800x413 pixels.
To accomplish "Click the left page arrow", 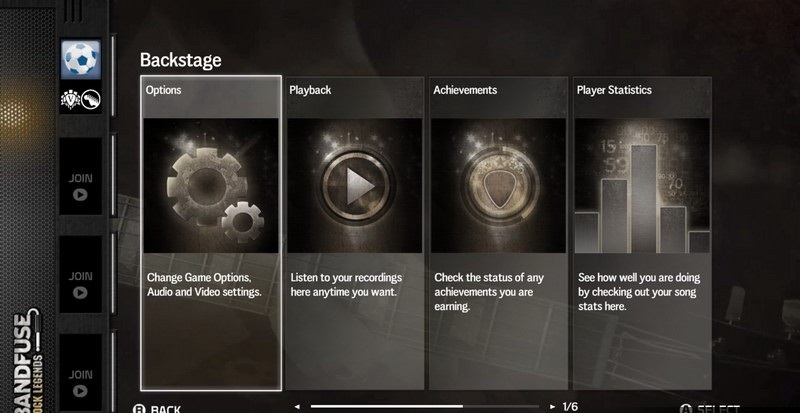I will point(297,407).
